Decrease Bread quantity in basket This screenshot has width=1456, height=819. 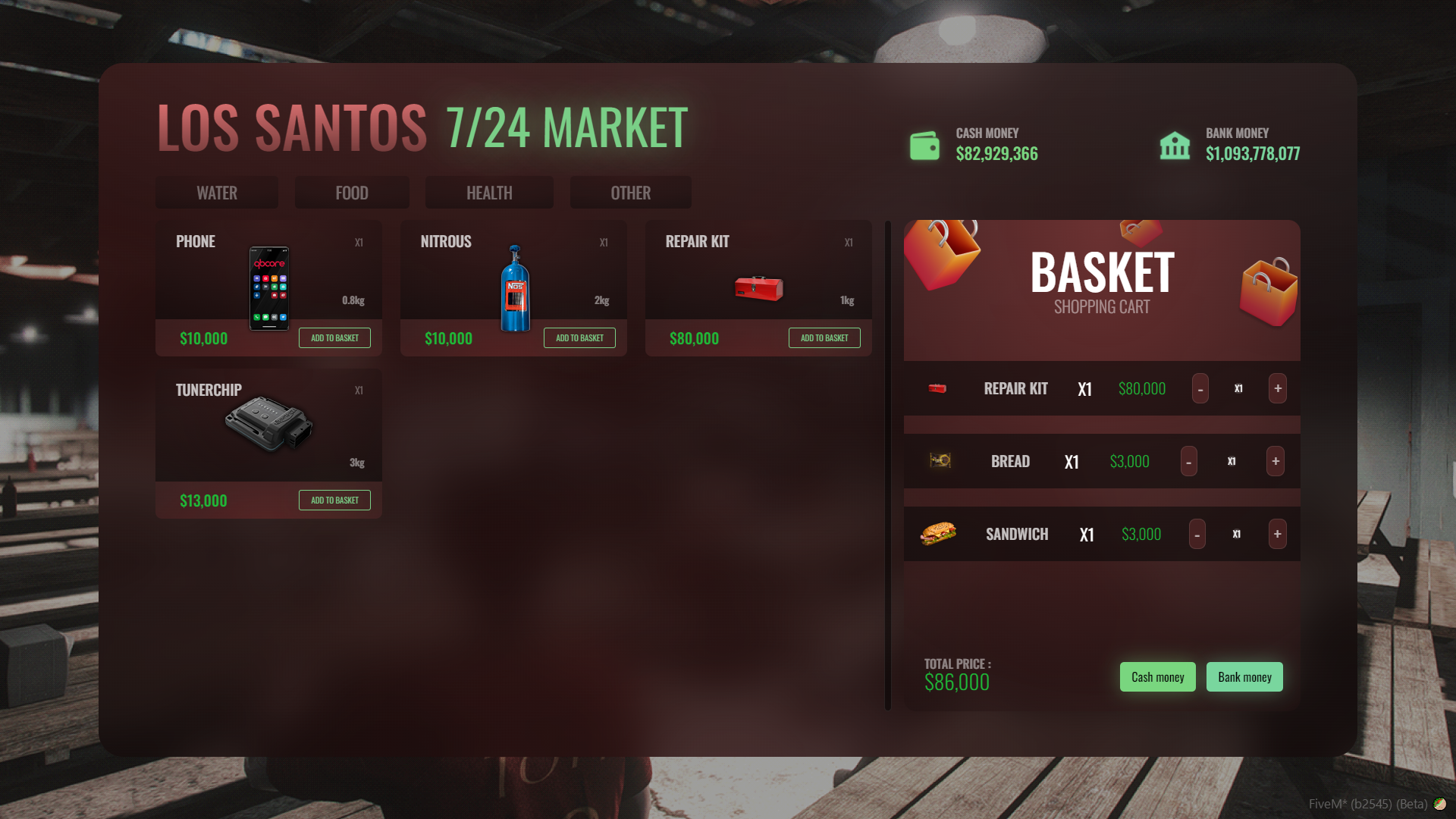point(1188,462)
